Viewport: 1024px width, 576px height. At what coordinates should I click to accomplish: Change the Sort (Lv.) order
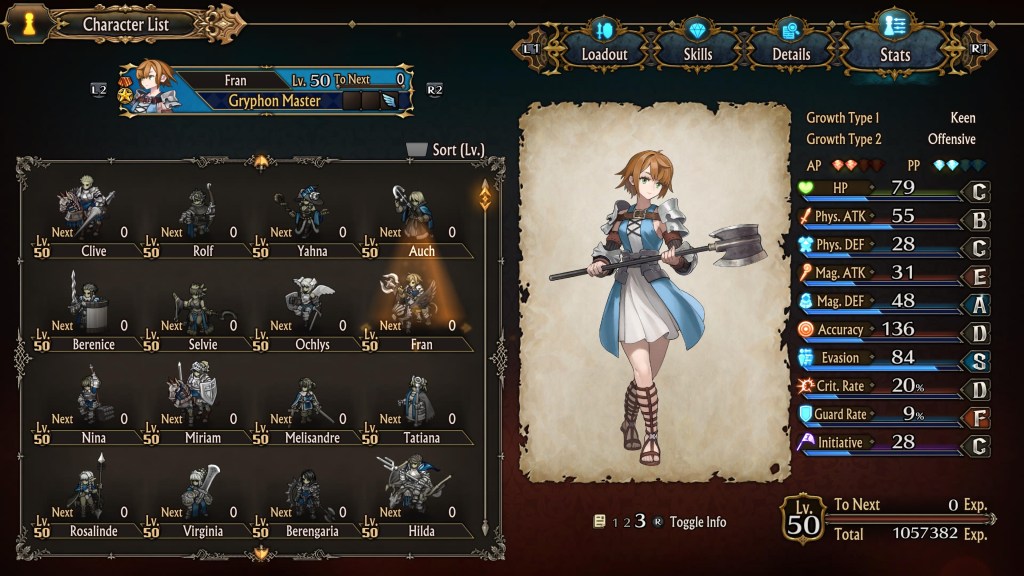[446, 150]
